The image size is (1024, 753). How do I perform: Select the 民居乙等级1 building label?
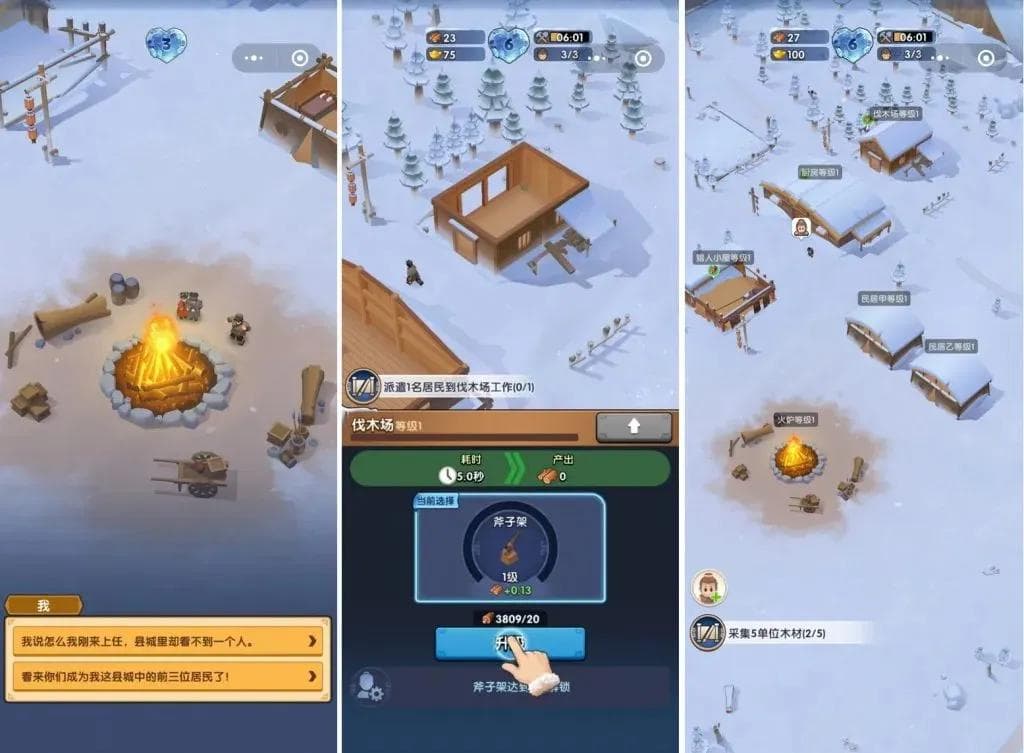point(950,346)
